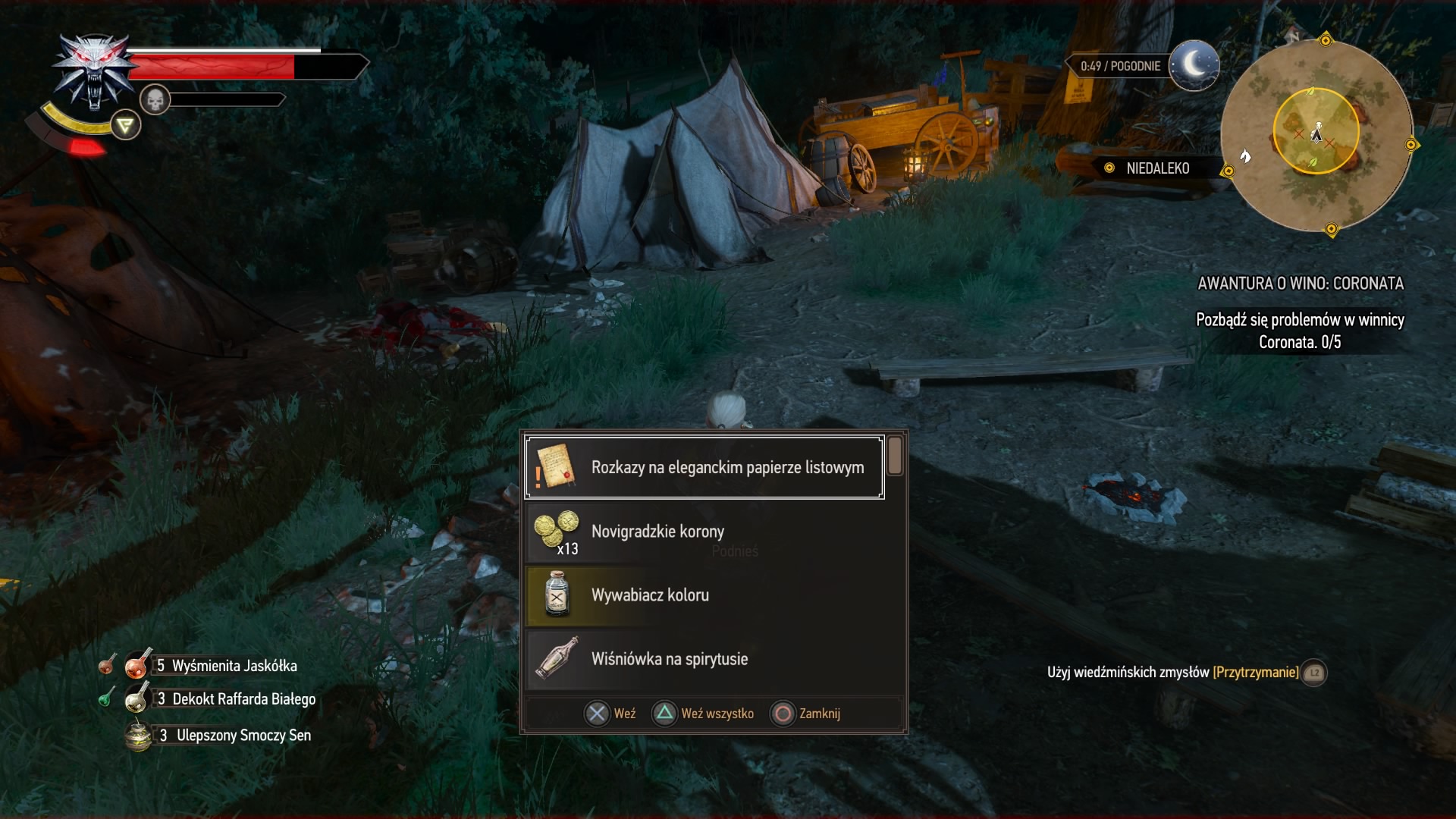Choose the Ulepszony Smoczy Sen bomb slot
1456x819 pixels.
tap(227, 736)
